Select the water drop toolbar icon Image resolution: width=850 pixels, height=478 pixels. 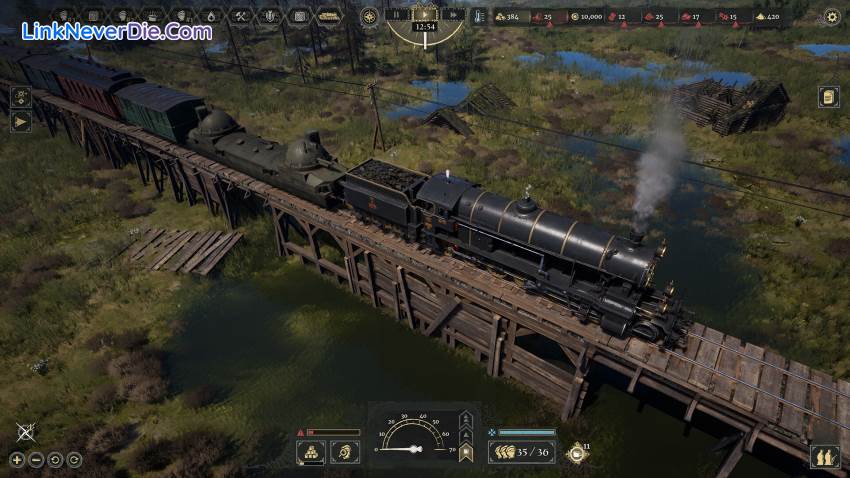(211, 16)
